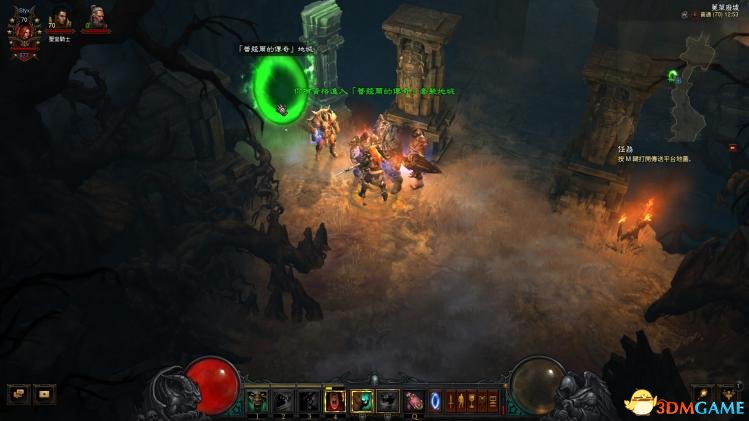Click the green portal marker on minimap
The height and width of the screenshot is (421, 749).
tap(673, 74)
